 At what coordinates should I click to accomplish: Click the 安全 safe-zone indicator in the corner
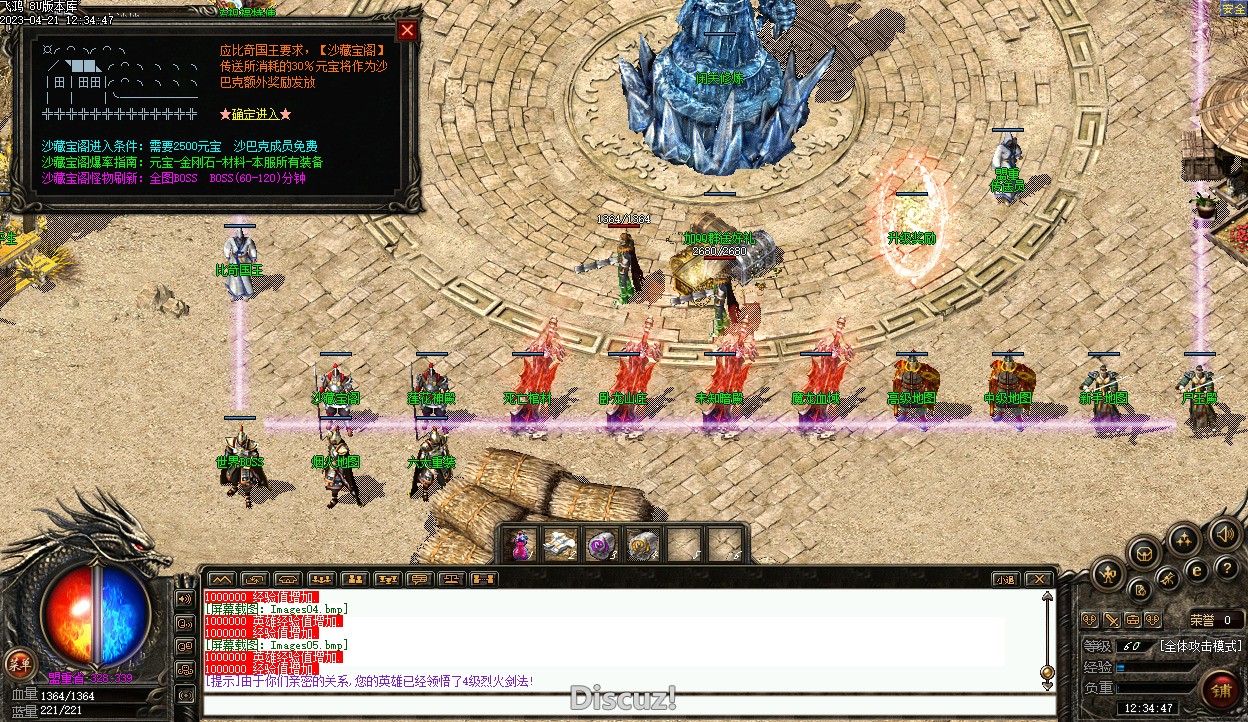pos(1232,9)
